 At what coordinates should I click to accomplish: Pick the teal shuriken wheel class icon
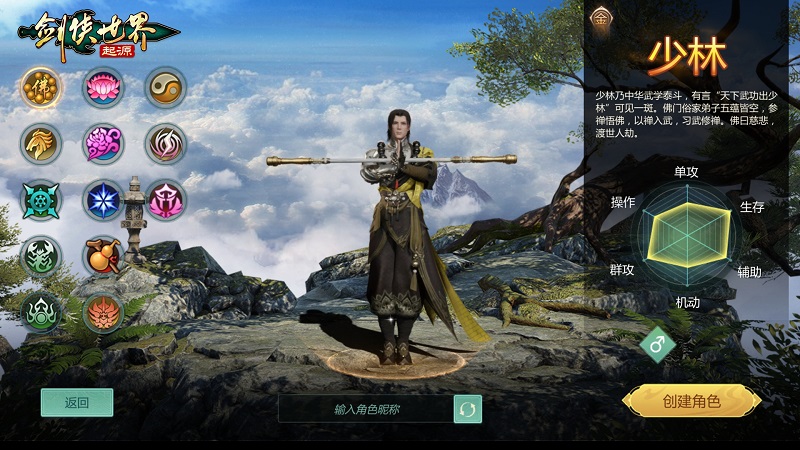tap(41, 200)
